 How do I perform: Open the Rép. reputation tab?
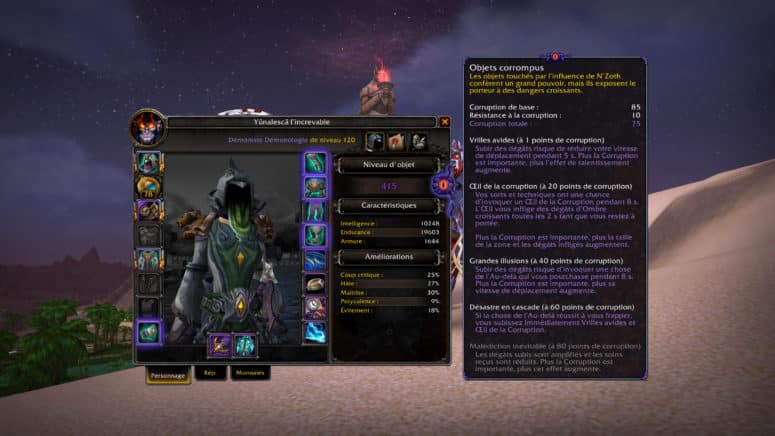pyautogui.click(x=210, y=373)
